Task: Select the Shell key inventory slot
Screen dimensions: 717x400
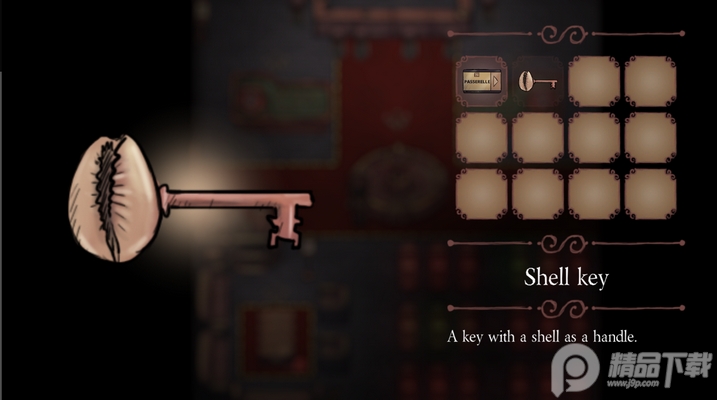Action: click(x=538, y=82)
